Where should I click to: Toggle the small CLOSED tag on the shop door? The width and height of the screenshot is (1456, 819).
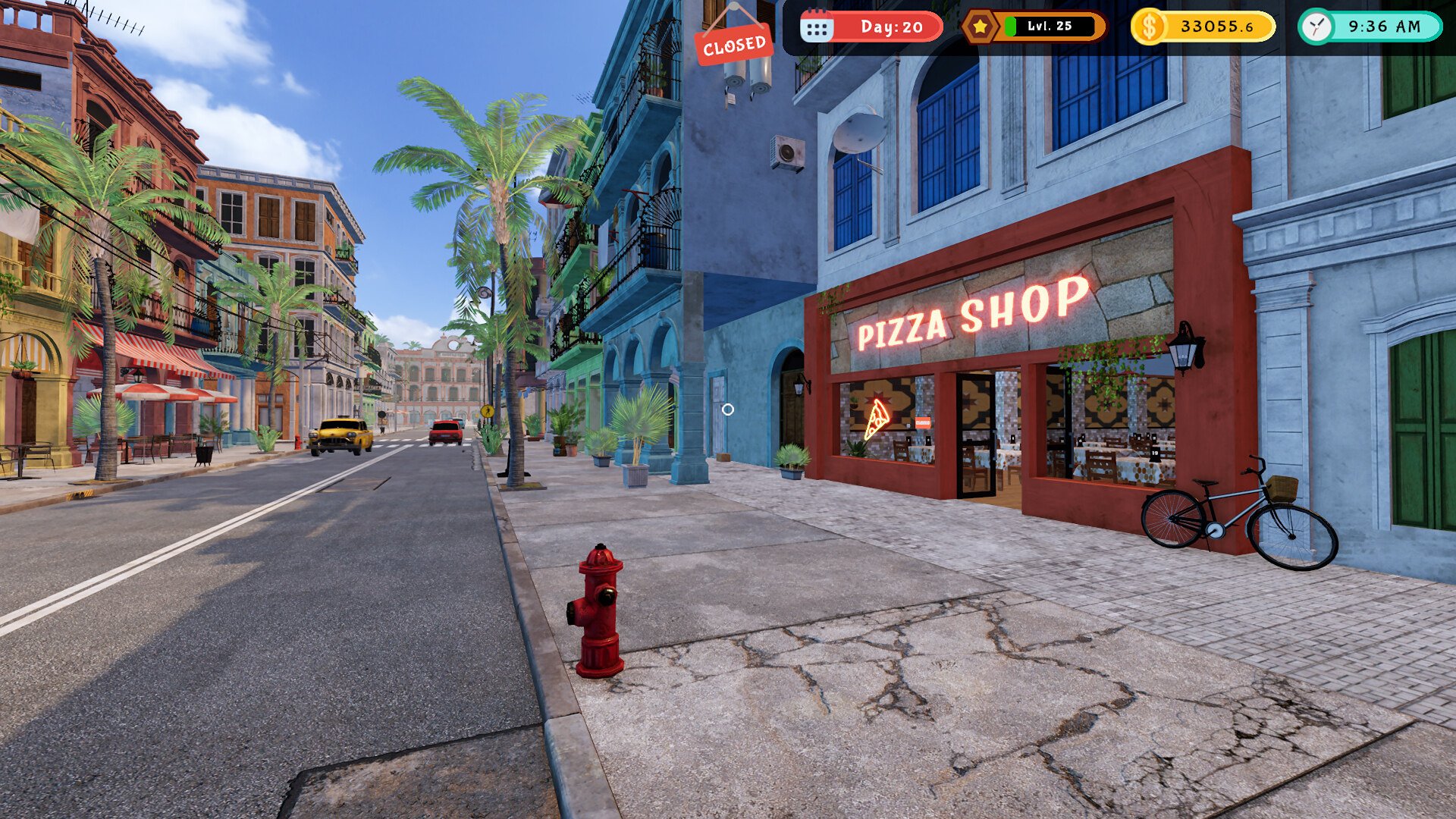pos(921,423)
